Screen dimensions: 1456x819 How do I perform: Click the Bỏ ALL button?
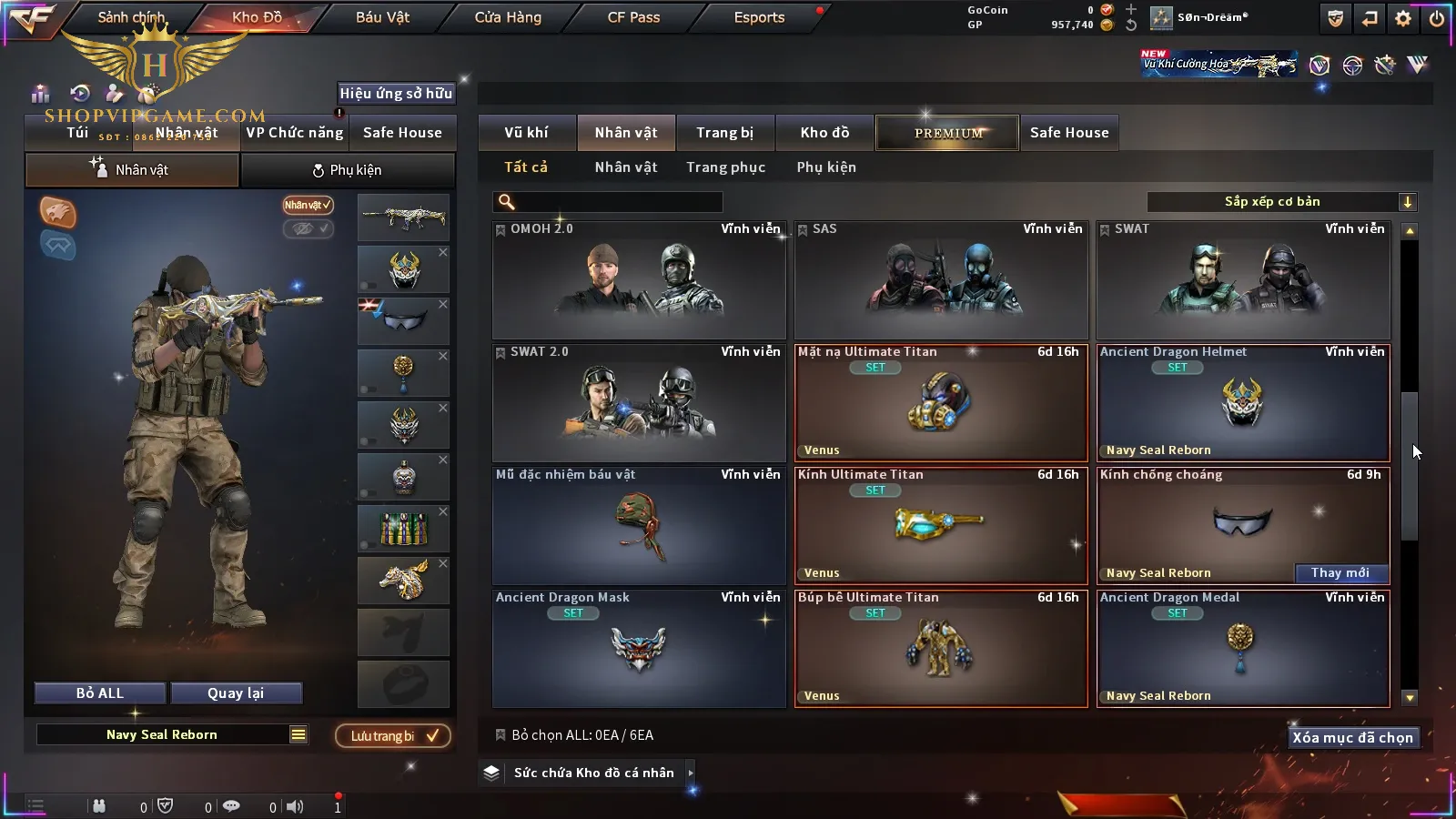pos(100,693)
